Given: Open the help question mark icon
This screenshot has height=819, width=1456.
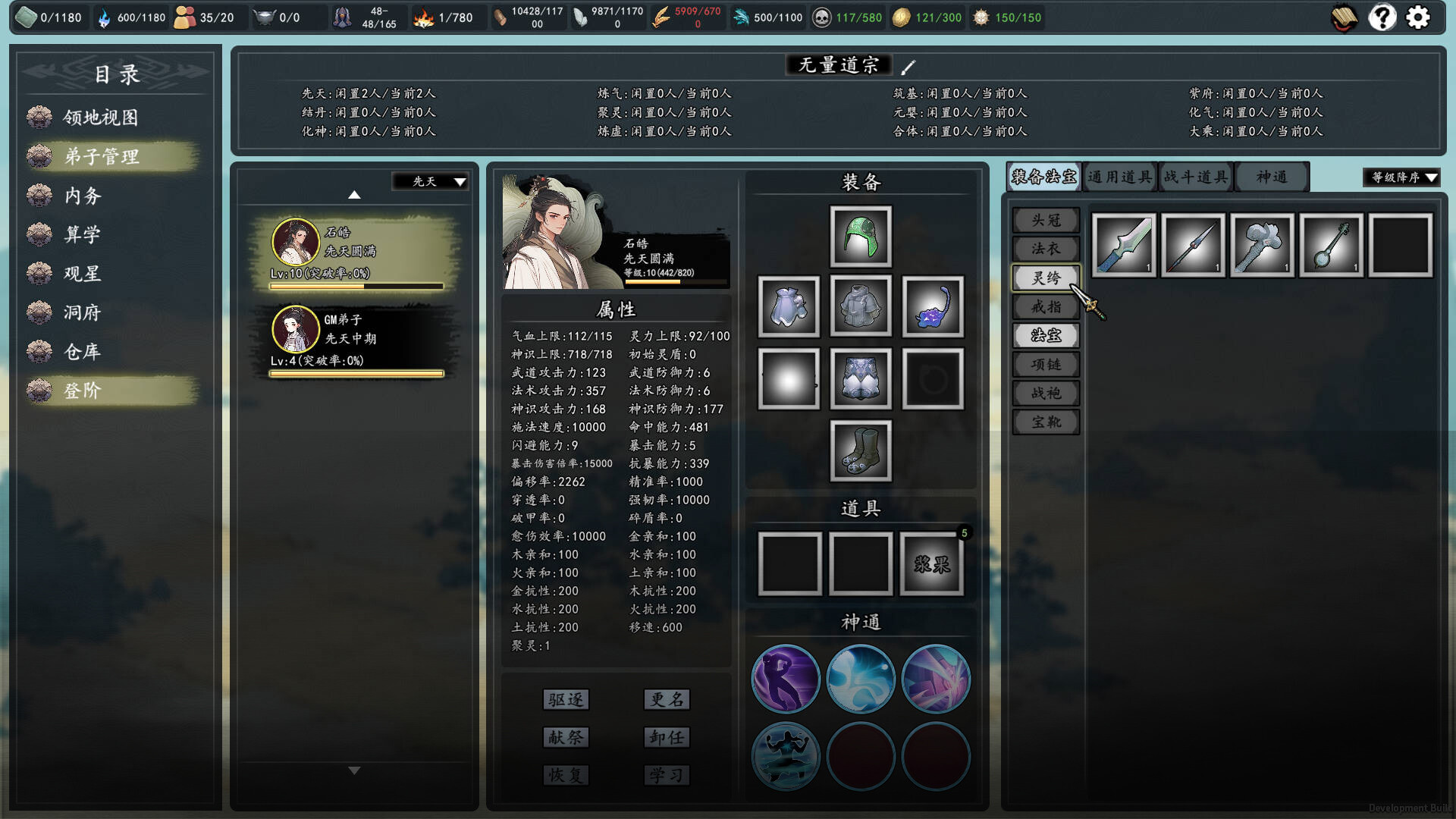Looking at the screenshot, I should (x=1383, y=17).
